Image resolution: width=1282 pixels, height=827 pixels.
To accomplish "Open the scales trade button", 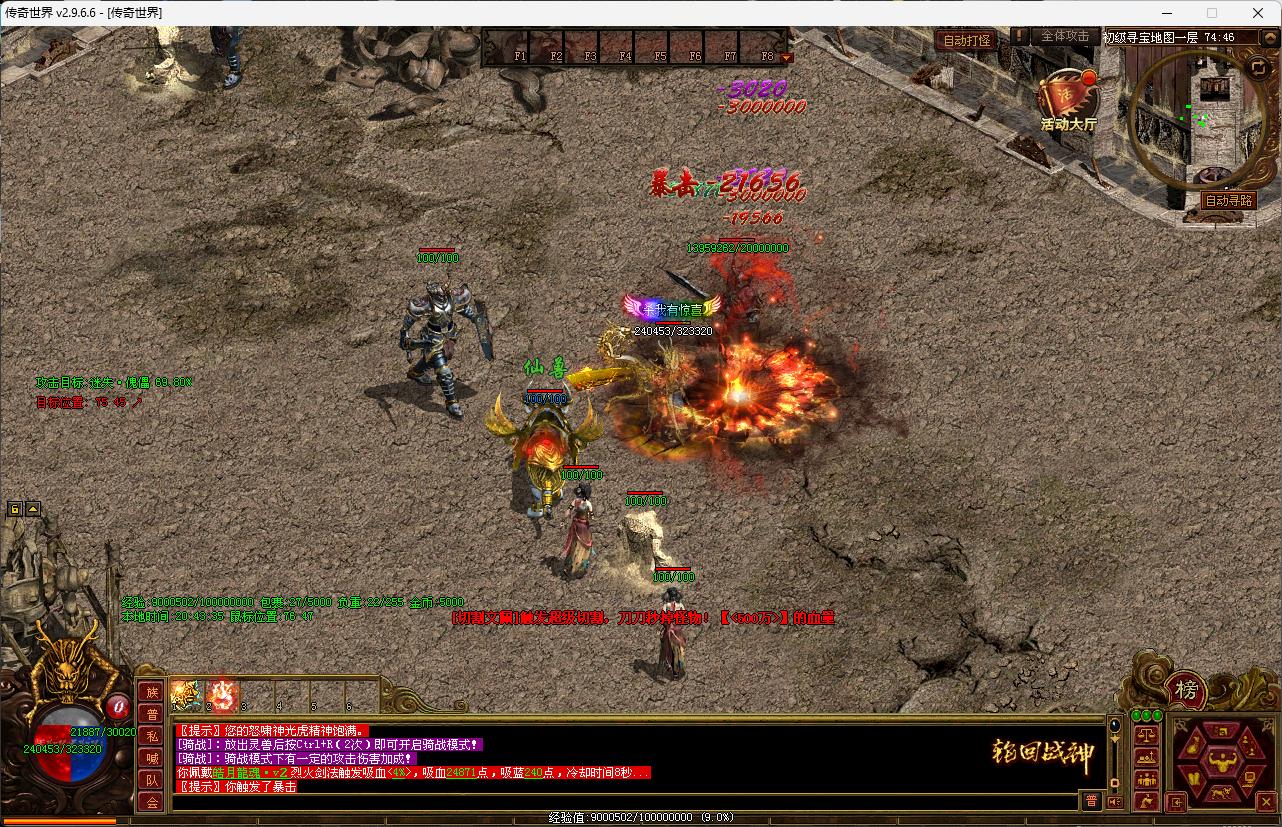I will 1146,734.
